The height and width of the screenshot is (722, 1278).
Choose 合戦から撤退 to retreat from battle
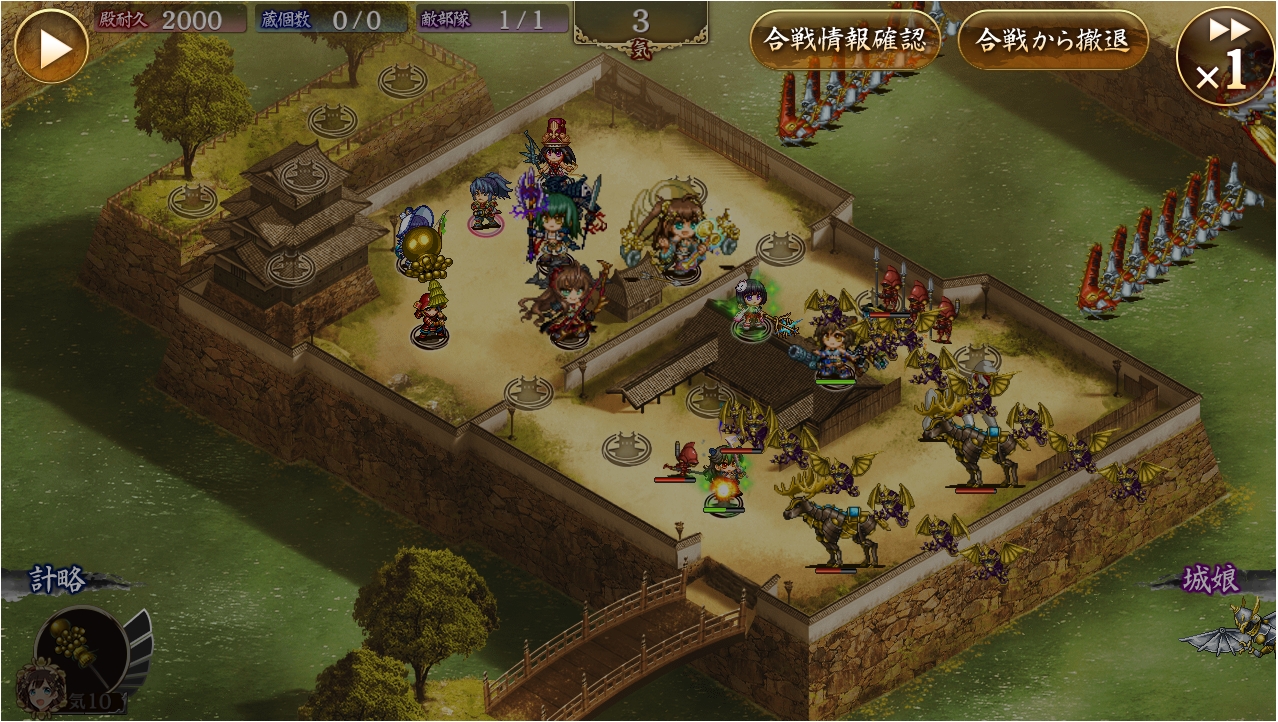pyautogui.click(x=1052, y=40)
